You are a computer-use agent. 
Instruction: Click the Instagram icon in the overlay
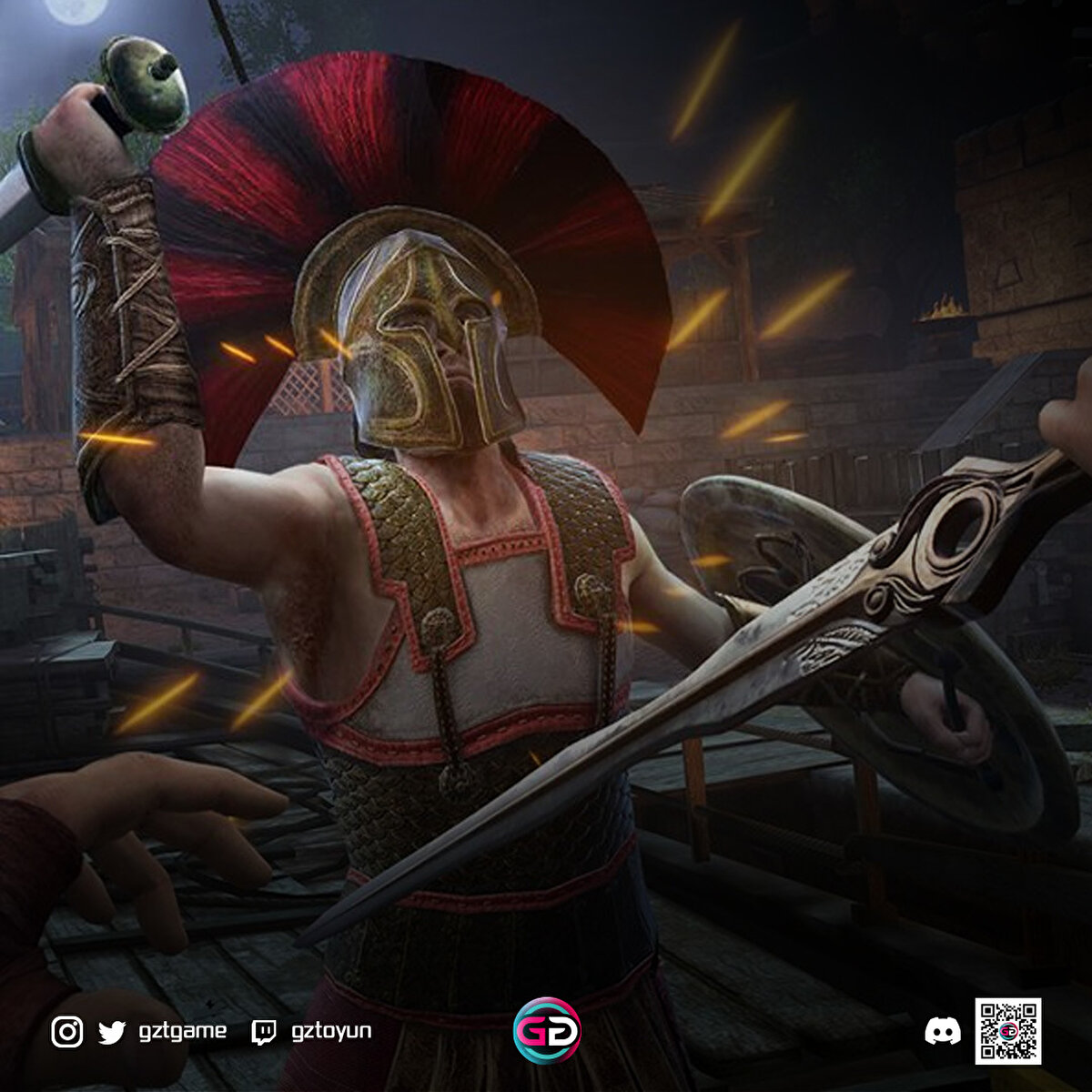pyautogui.click(x=67, y=1031)
